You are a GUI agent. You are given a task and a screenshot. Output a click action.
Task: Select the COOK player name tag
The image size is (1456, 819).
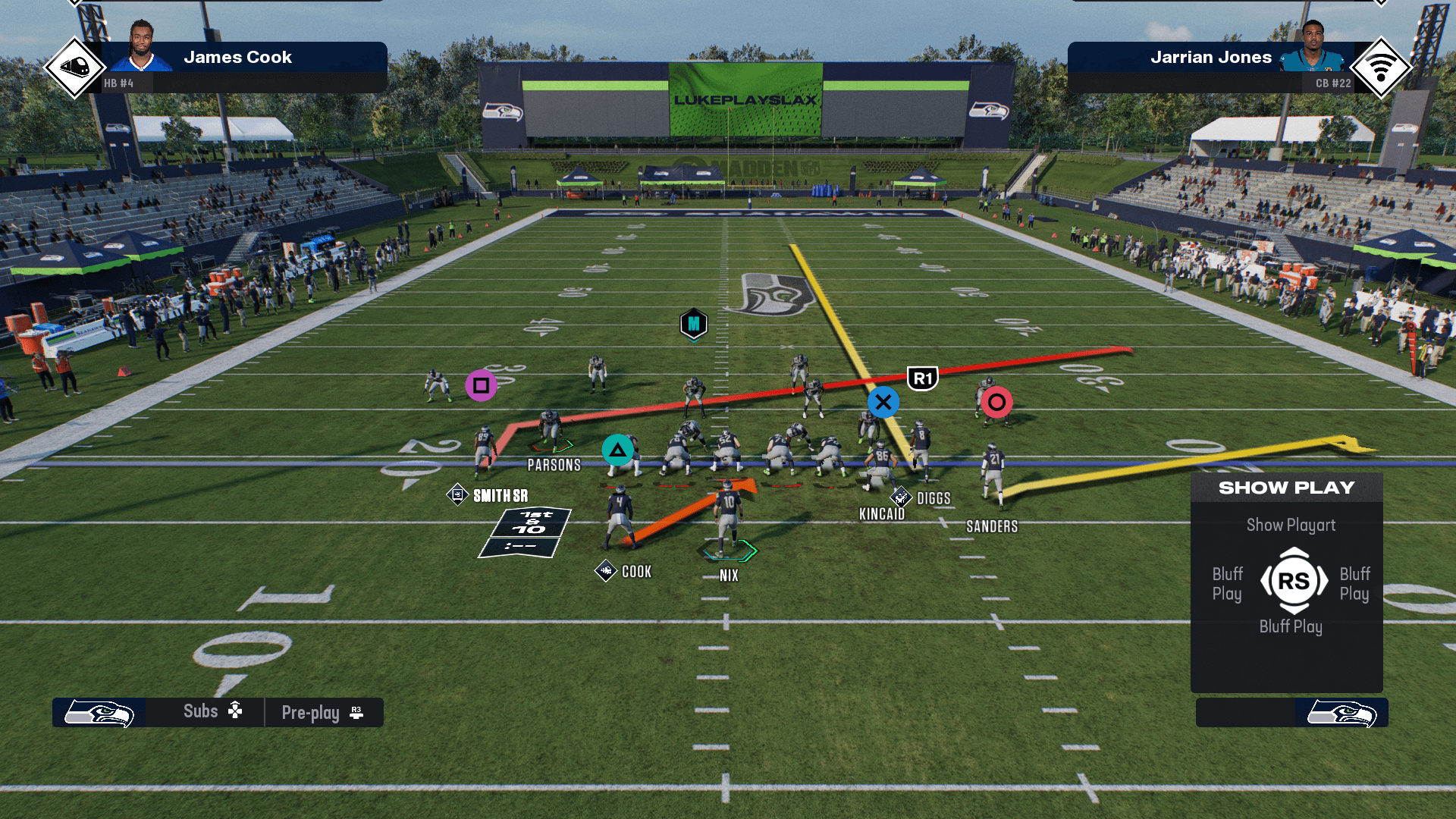click(636, 572)
